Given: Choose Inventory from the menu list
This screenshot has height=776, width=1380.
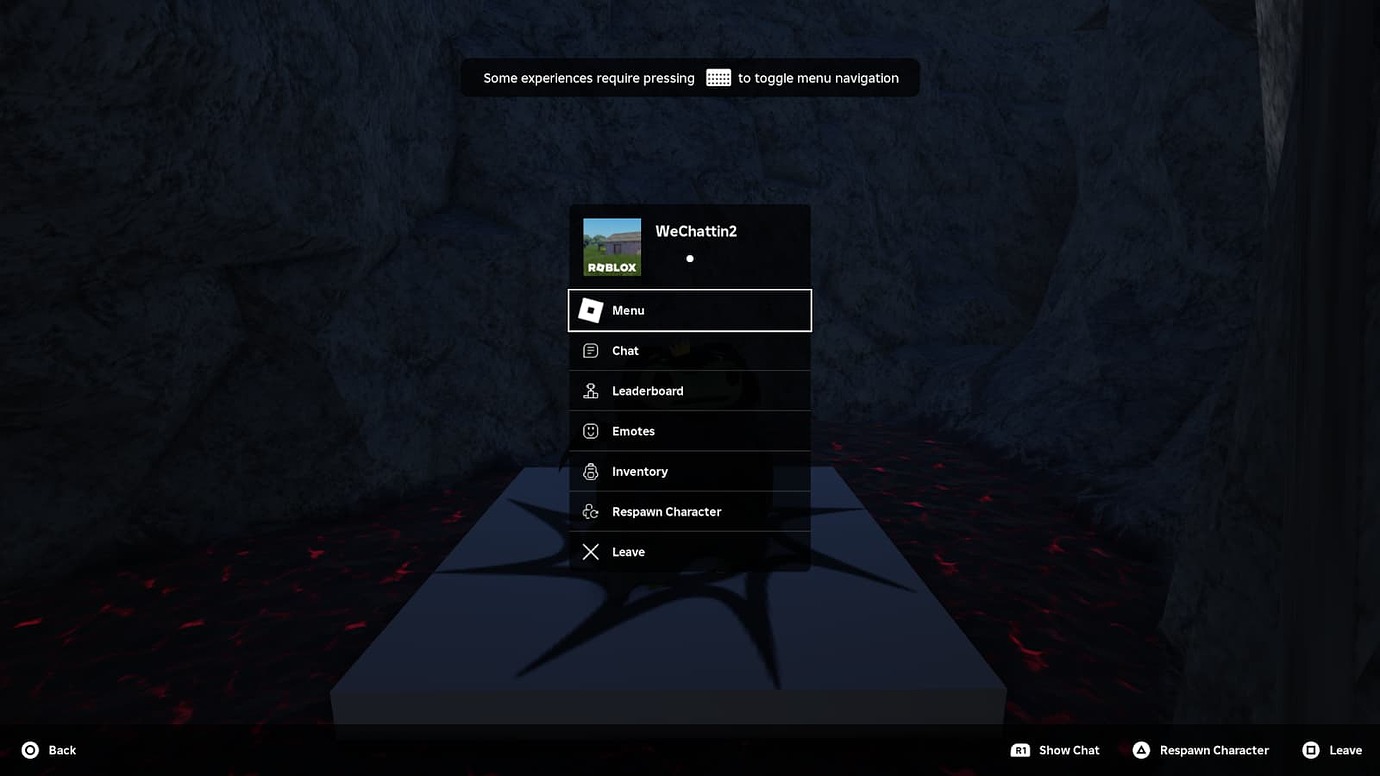Looking at the screenshot, I should coord(689,471).
